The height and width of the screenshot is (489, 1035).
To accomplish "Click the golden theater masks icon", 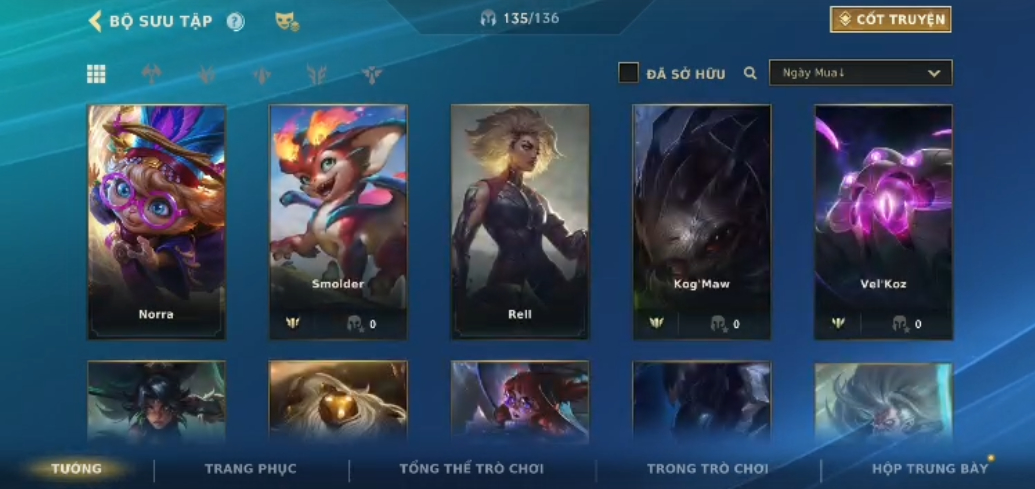I will (x=287, y=21).
